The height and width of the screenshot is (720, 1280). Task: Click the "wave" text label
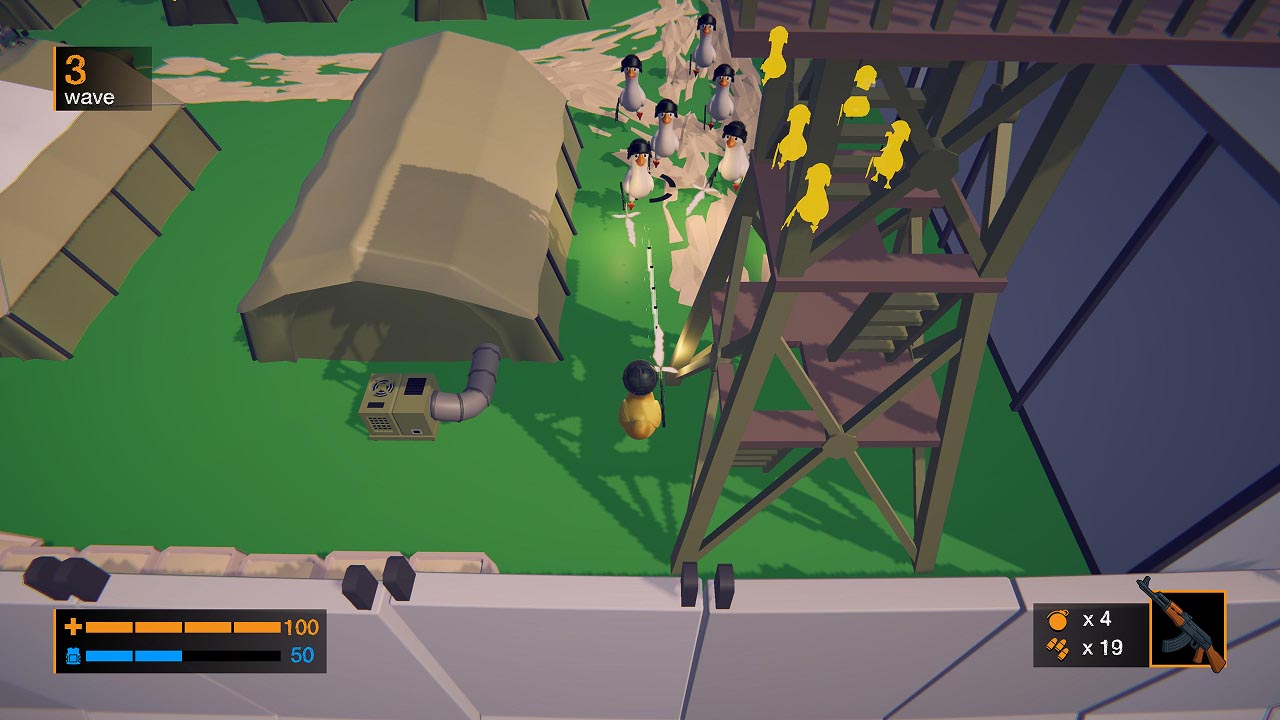coord(90,99)
